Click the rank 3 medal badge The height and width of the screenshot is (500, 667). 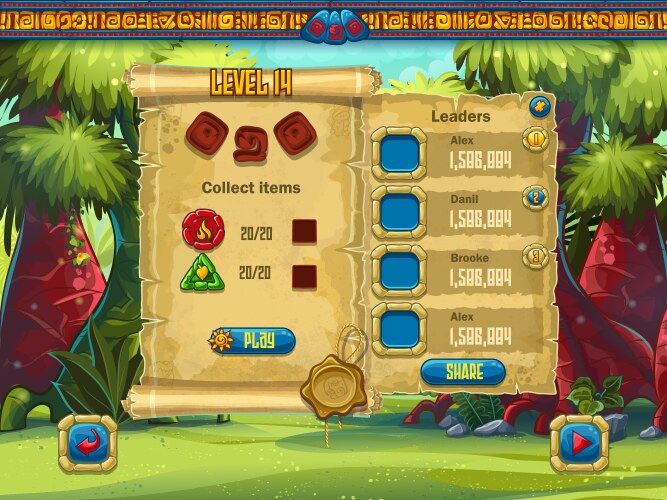pyautogui.click(x=535, y=256)
